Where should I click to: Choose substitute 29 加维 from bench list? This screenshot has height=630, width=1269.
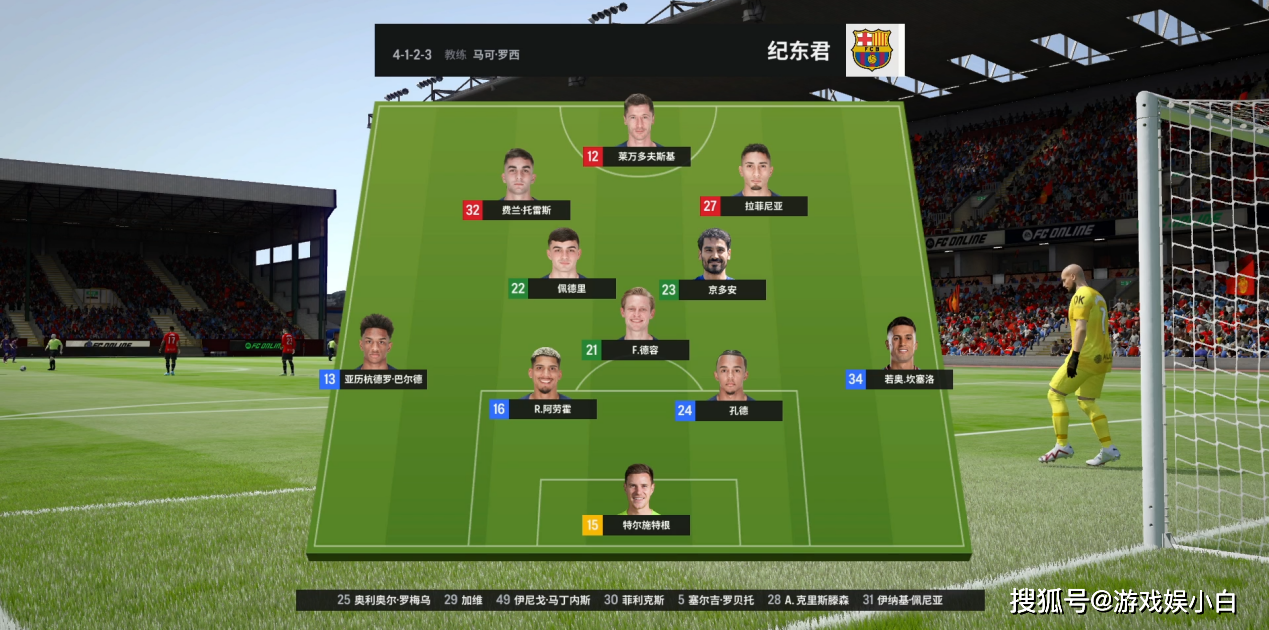click(464, 601)
